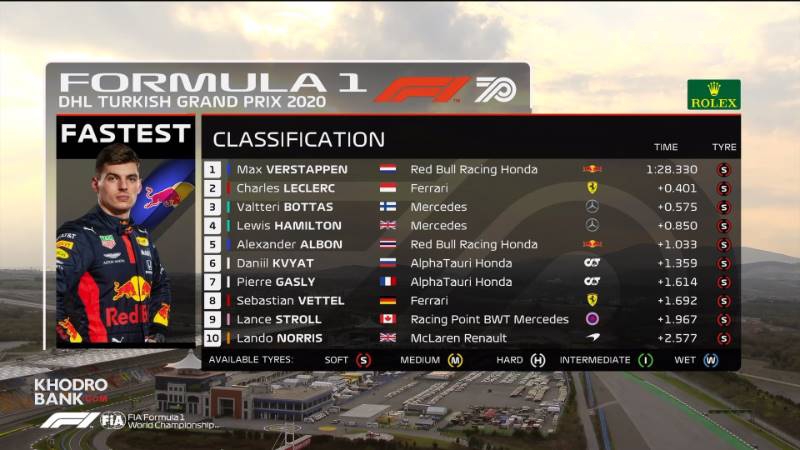Choose the Sebastian Vettel row
This screenshot has width=800, height=450.
(x=290, y=300)
